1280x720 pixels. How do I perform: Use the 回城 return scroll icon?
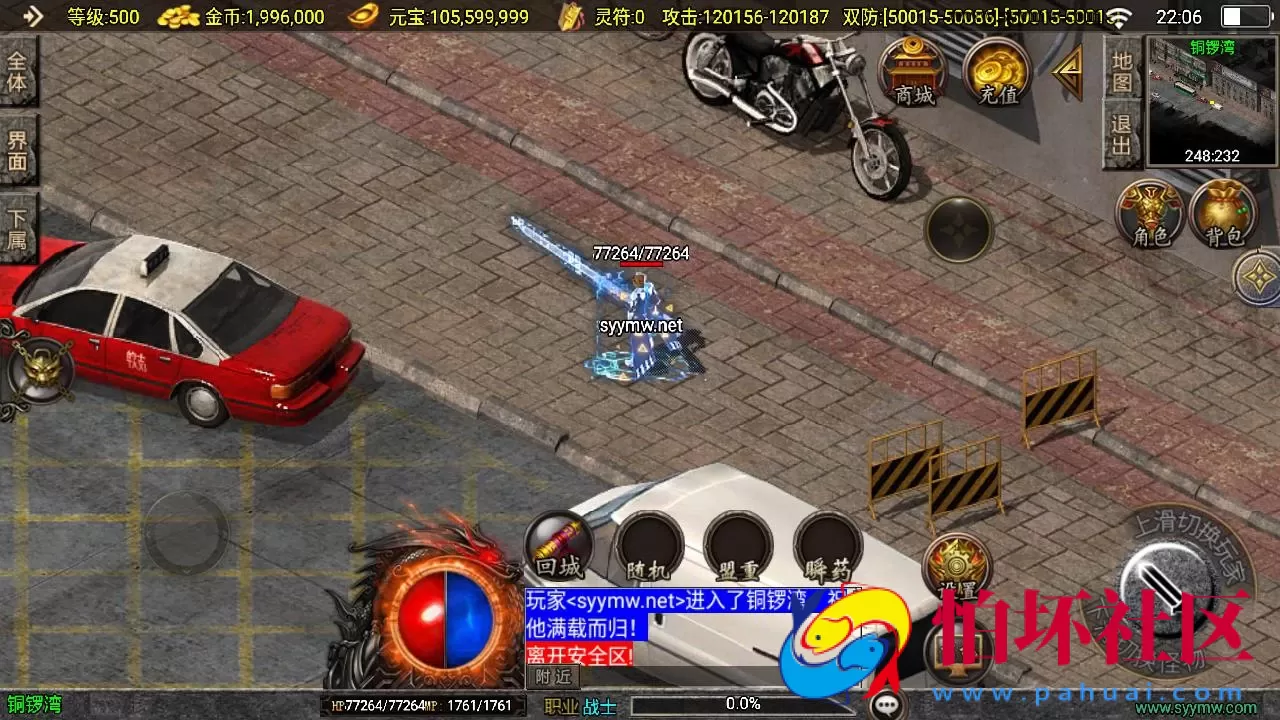pos(562,545)
